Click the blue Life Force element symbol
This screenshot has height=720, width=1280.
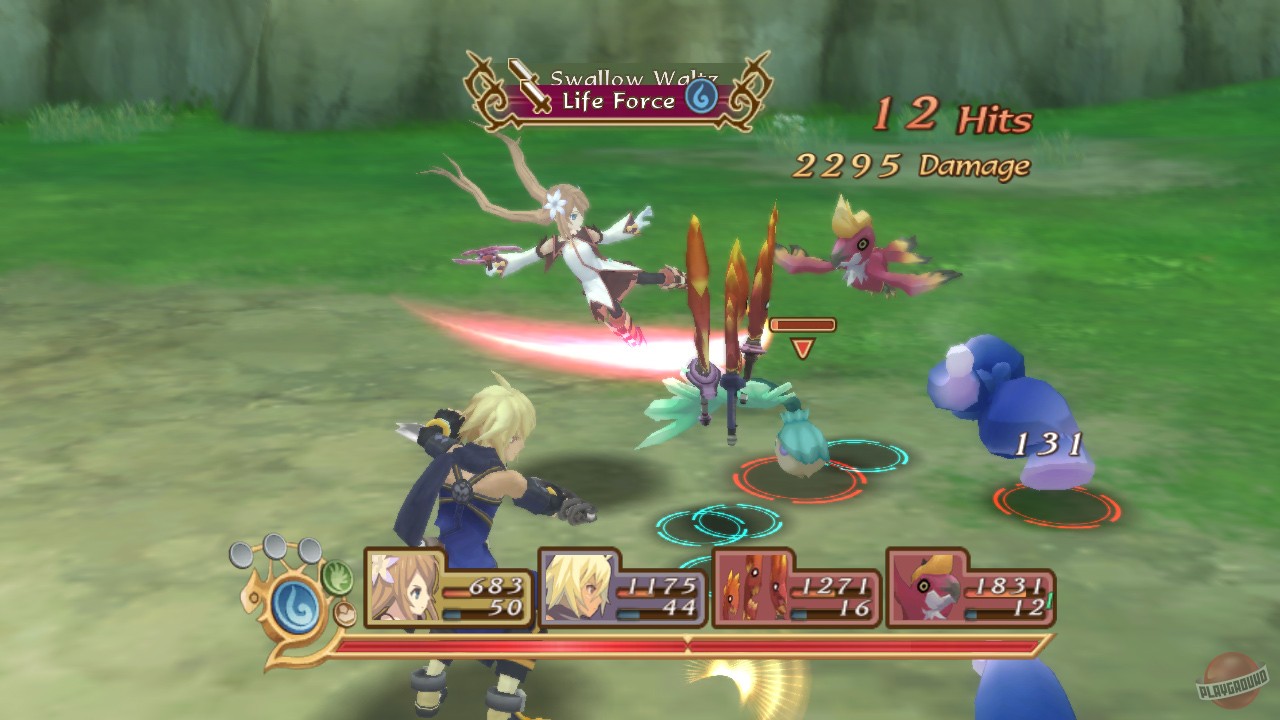[x=700, y=96]
